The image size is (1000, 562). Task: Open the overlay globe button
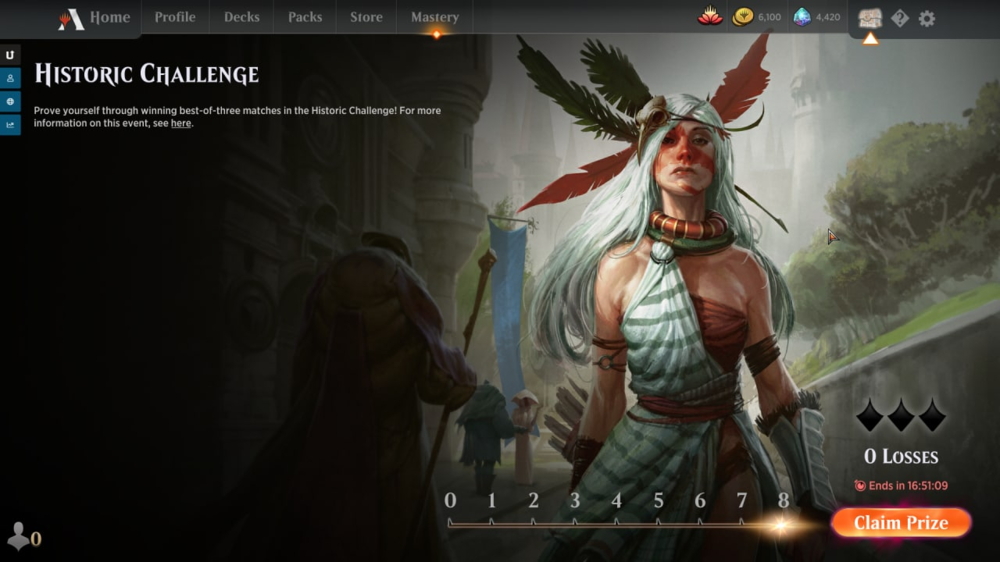[x=10, y=101]
